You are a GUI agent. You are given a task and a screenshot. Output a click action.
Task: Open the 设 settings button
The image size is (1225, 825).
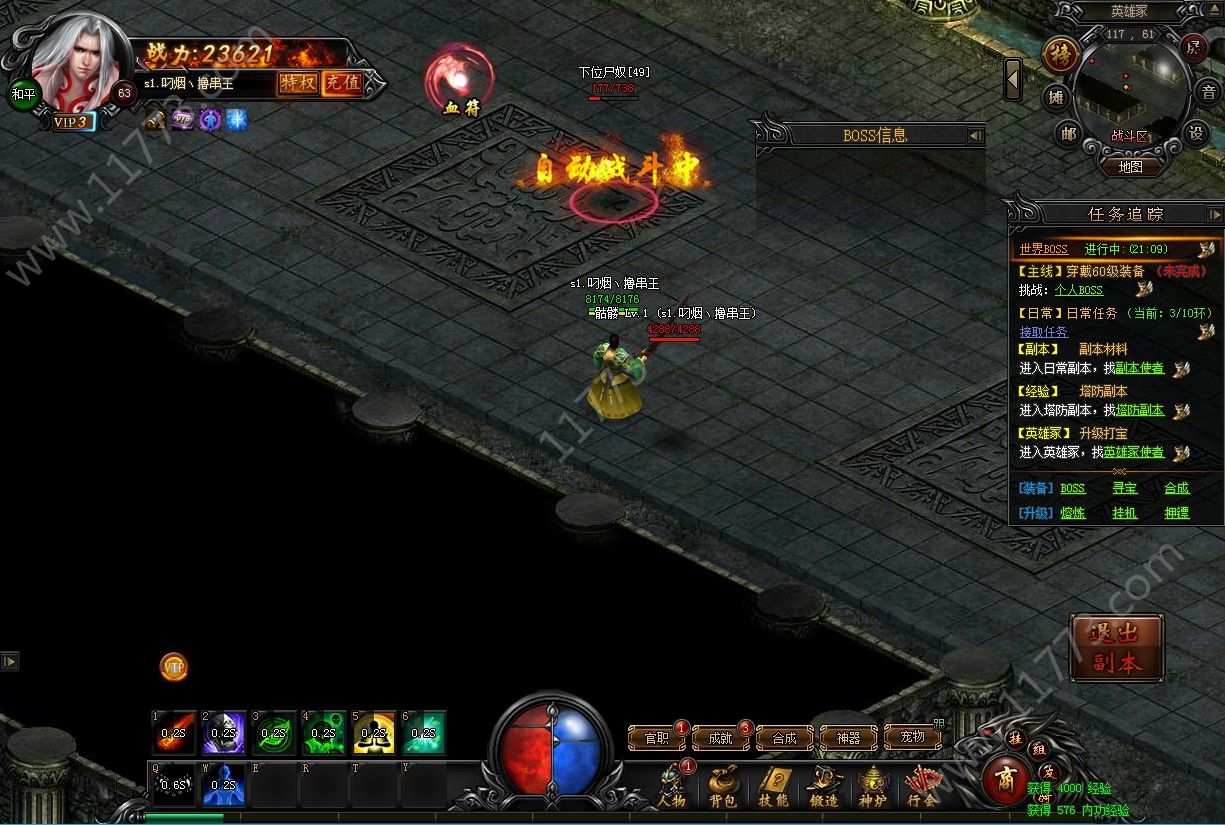pos(1195,133)
